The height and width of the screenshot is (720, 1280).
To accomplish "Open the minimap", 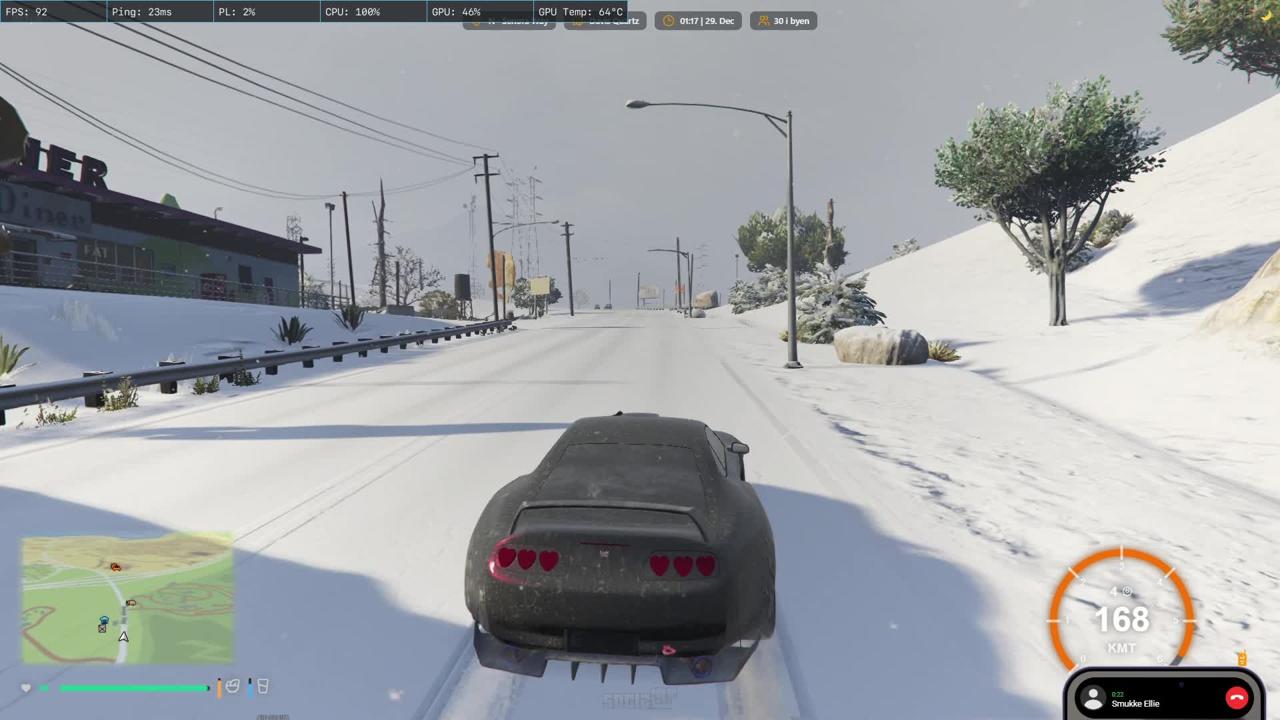I will click(128, 598).
